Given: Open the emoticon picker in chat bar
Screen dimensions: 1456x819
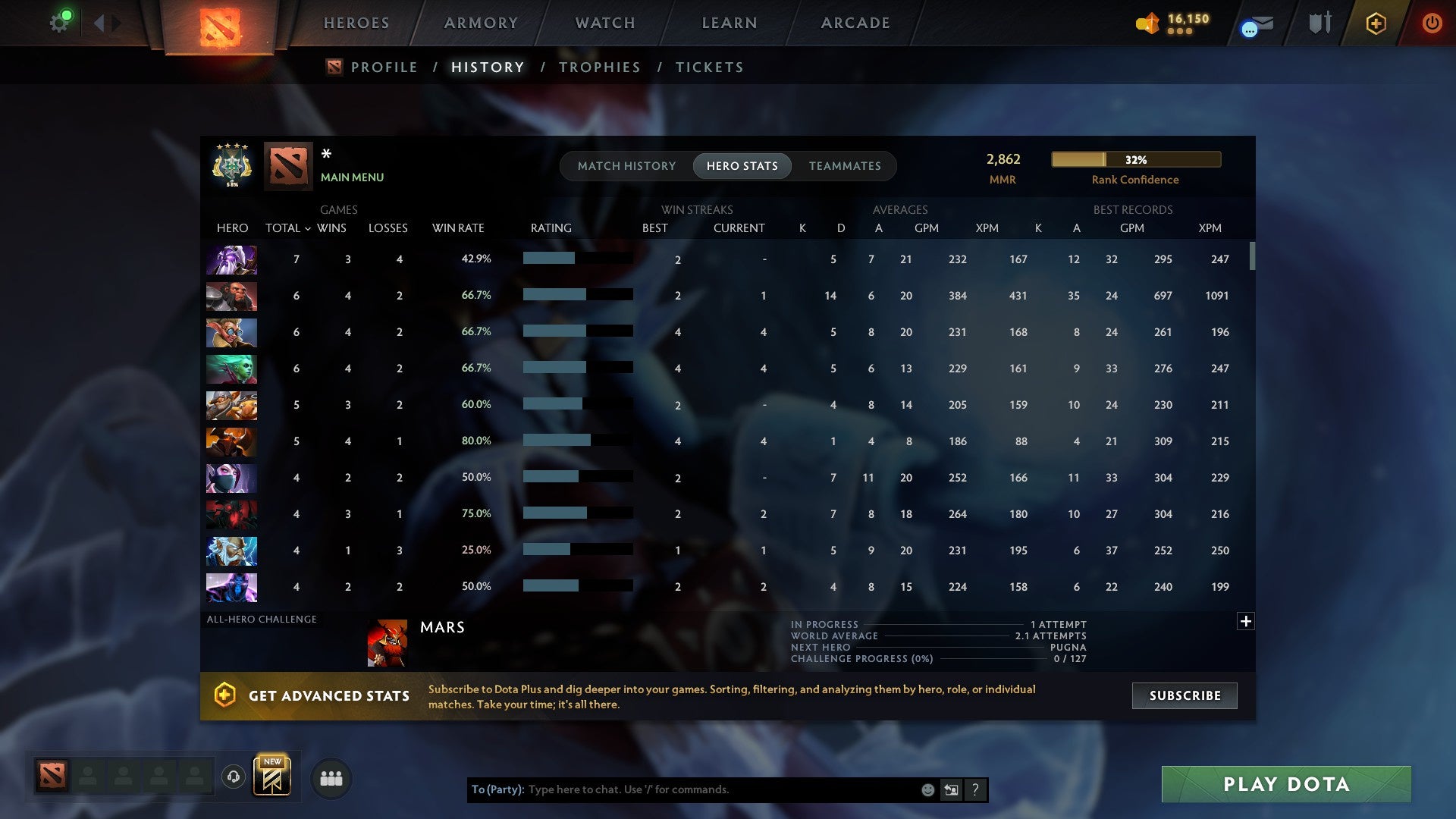Looking at the screenshot, I should pos(927,789).
